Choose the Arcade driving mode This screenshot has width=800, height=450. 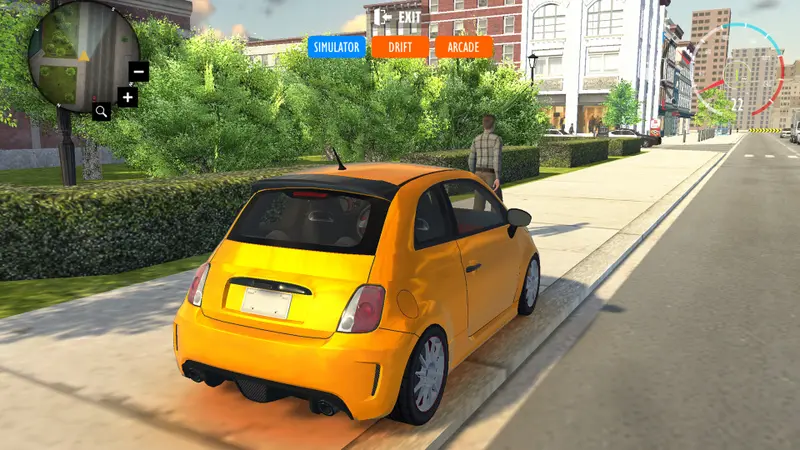click(x=464, y=47)
